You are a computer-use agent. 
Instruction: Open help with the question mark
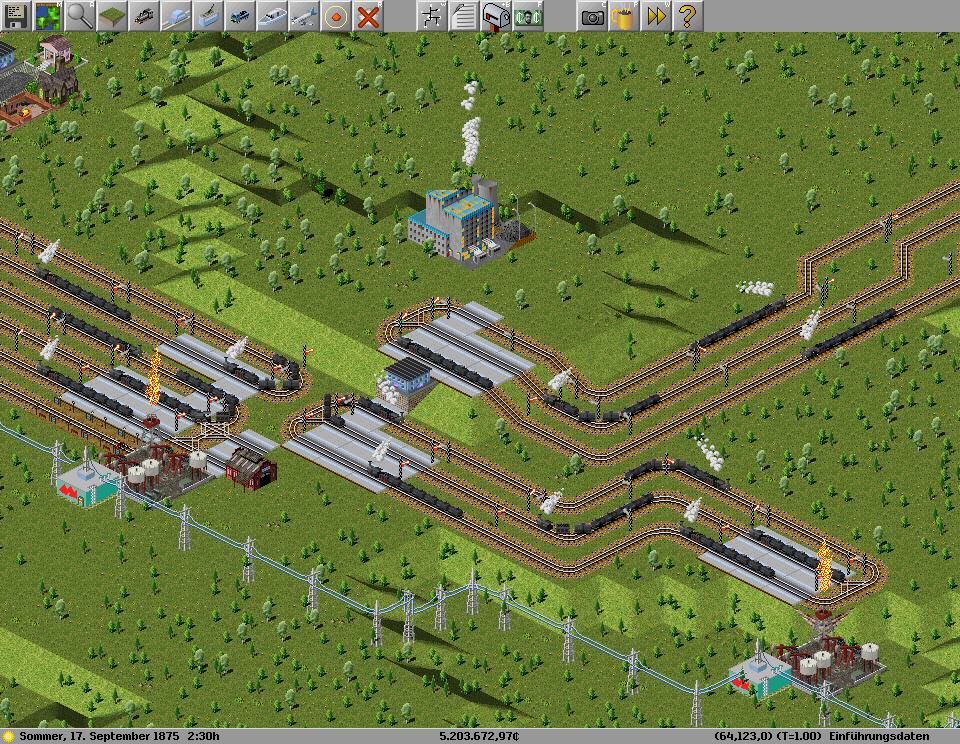(688, 16)
